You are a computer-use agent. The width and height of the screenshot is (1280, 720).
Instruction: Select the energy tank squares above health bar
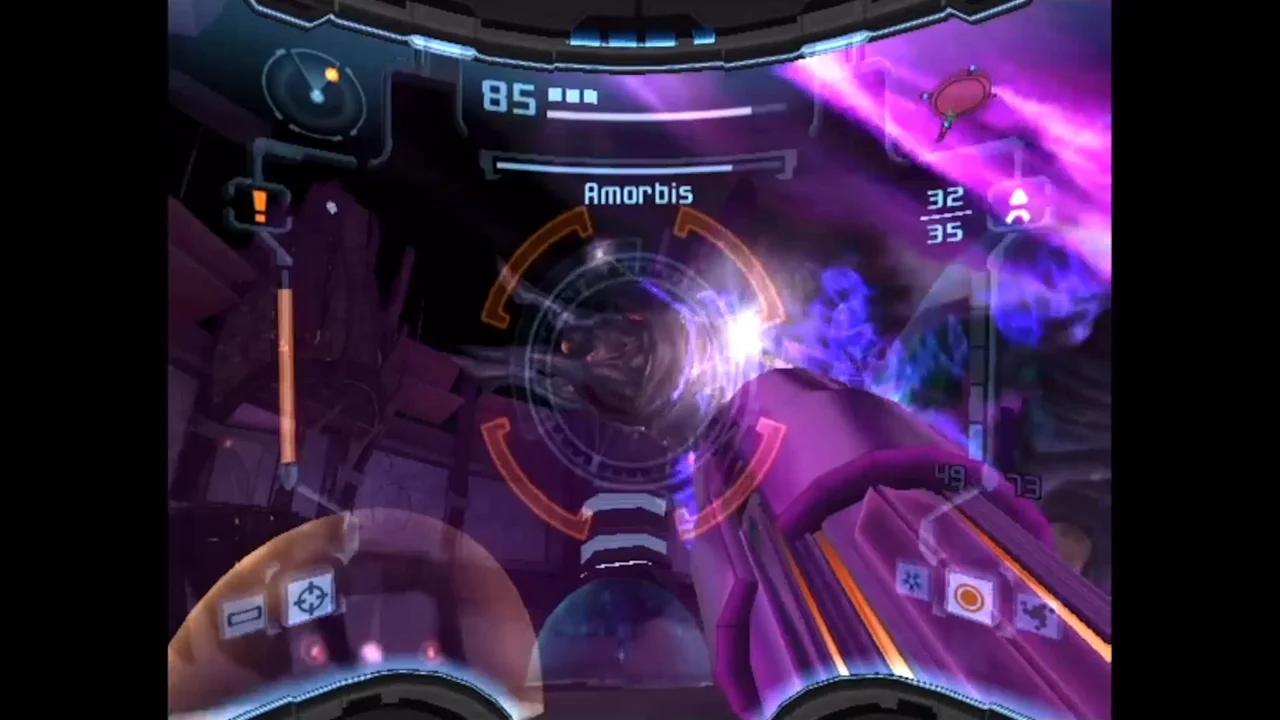[571, 95]
